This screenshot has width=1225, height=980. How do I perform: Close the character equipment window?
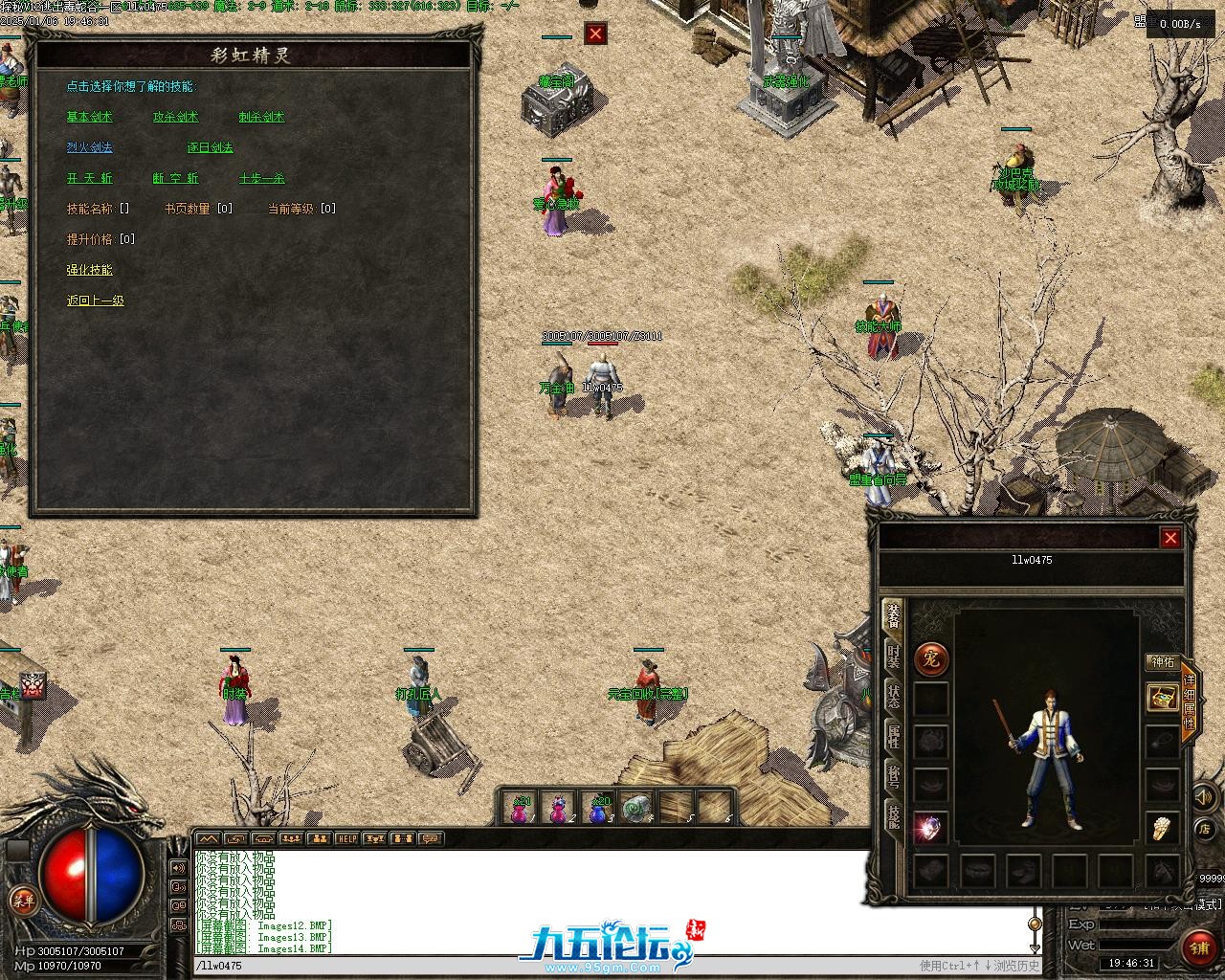click(x=1169, y=539)
